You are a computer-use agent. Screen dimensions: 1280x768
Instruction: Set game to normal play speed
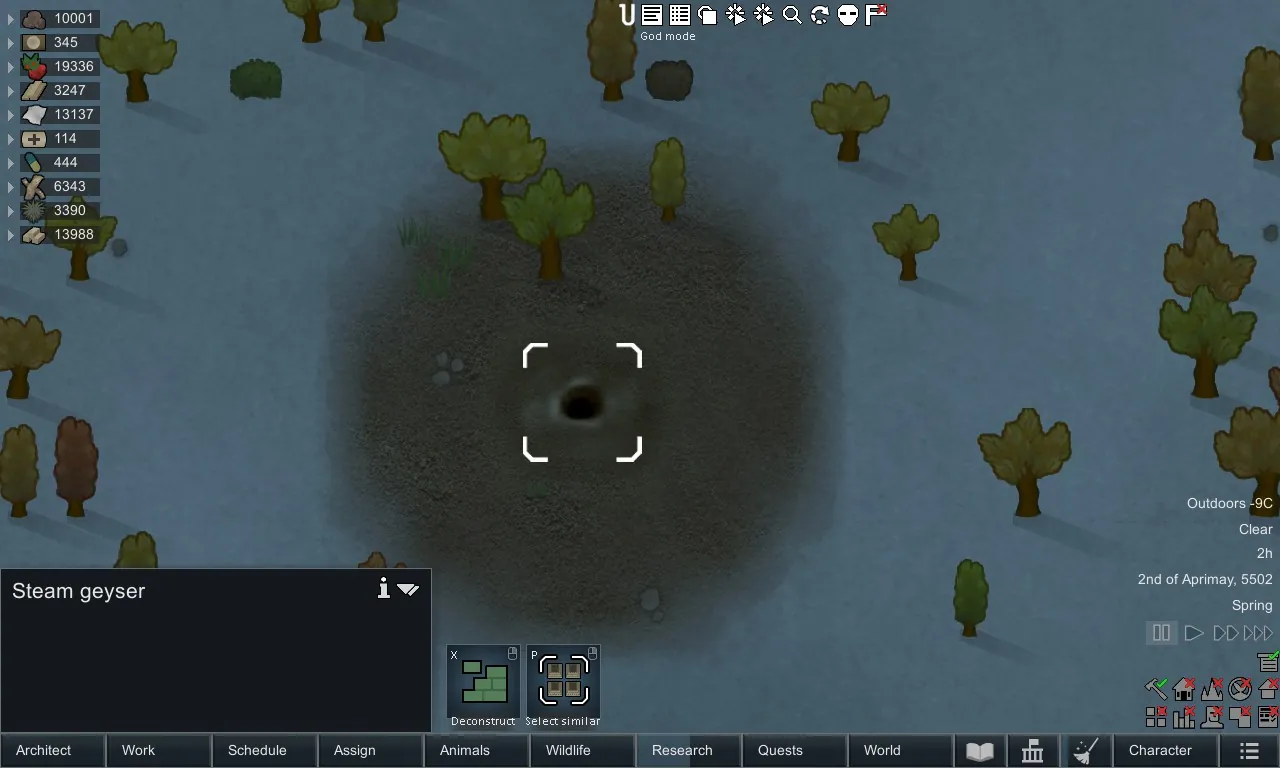pyautogui.click(x=1193, y=633)
